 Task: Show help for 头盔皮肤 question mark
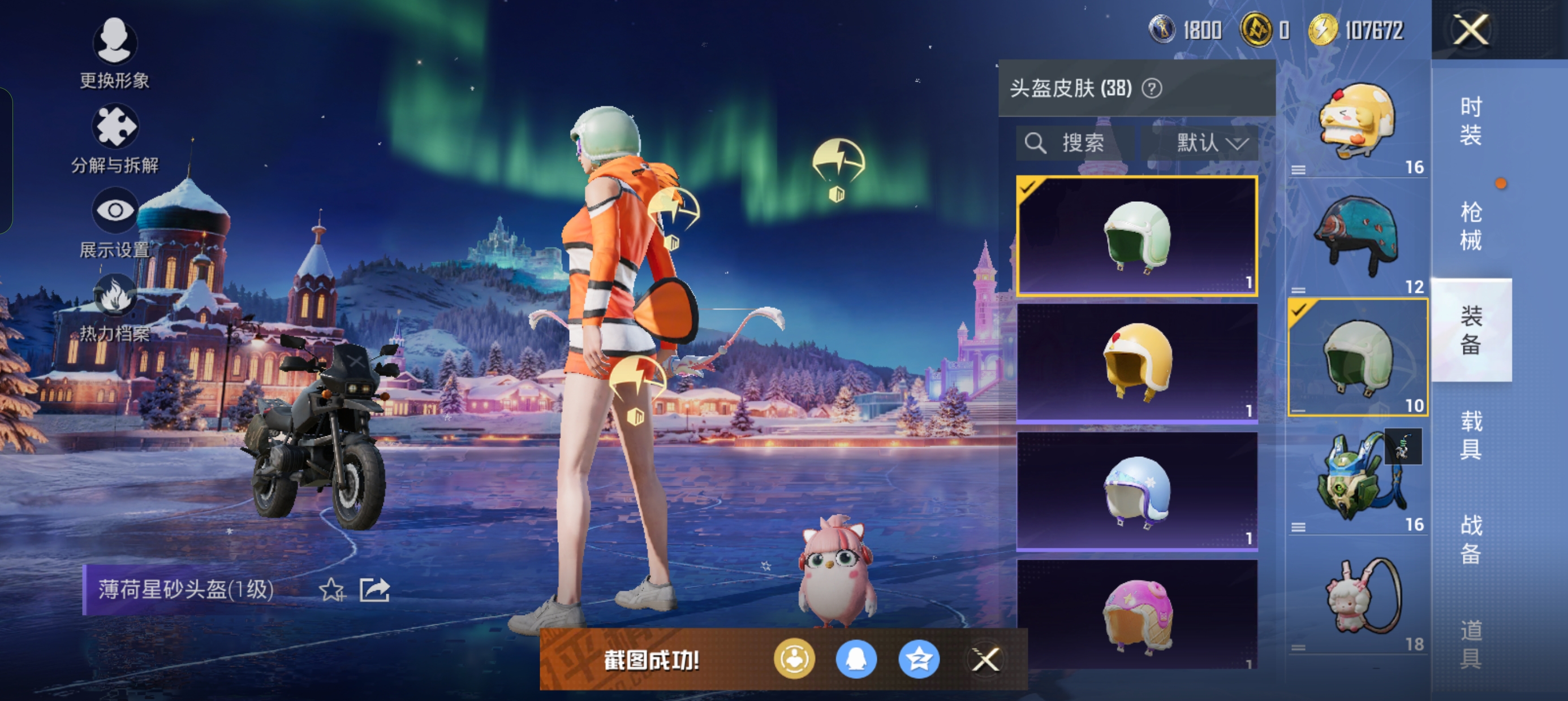(x=1151, y=89)
